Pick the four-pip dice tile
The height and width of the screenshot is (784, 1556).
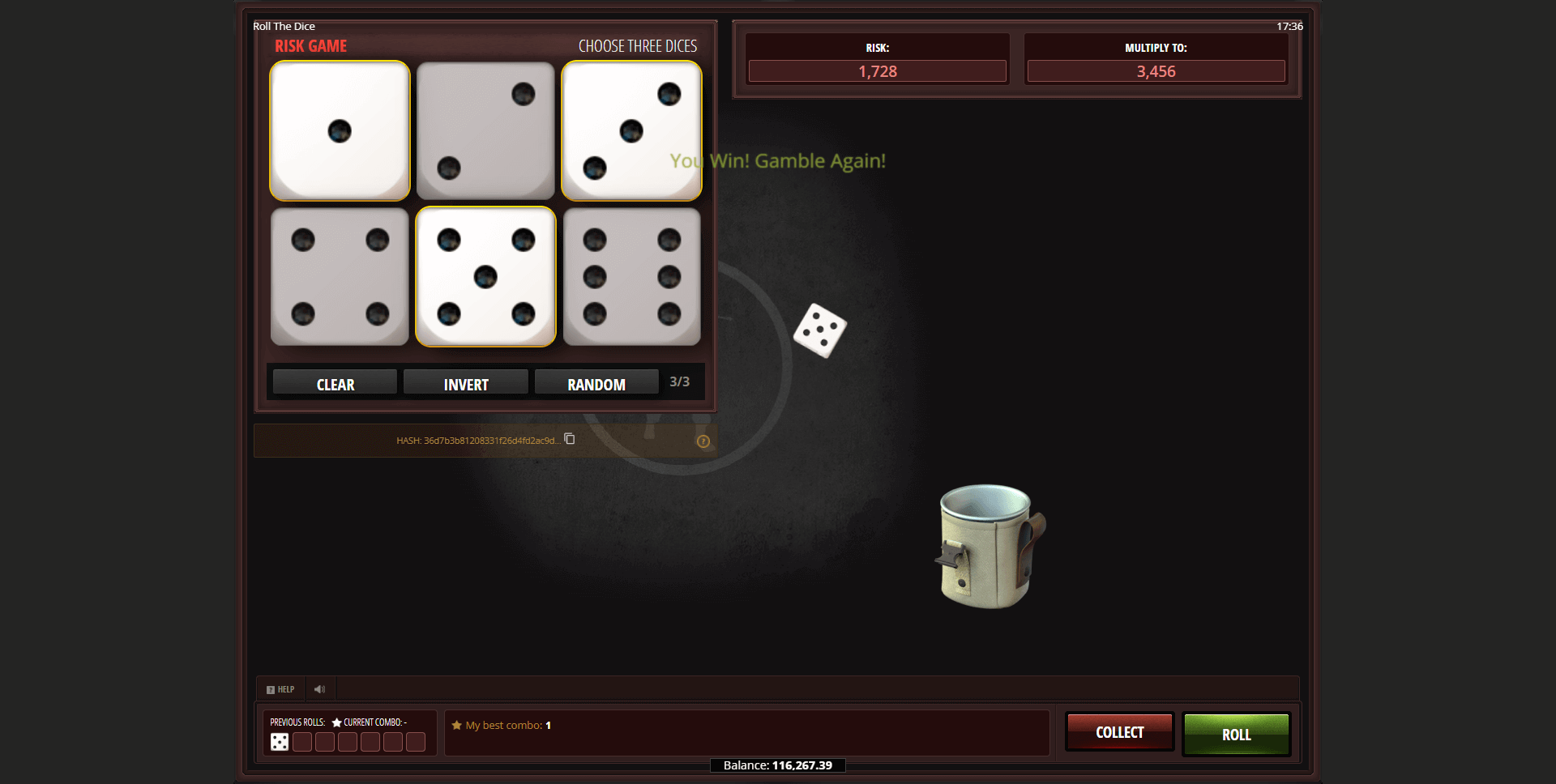coord(340,276)
